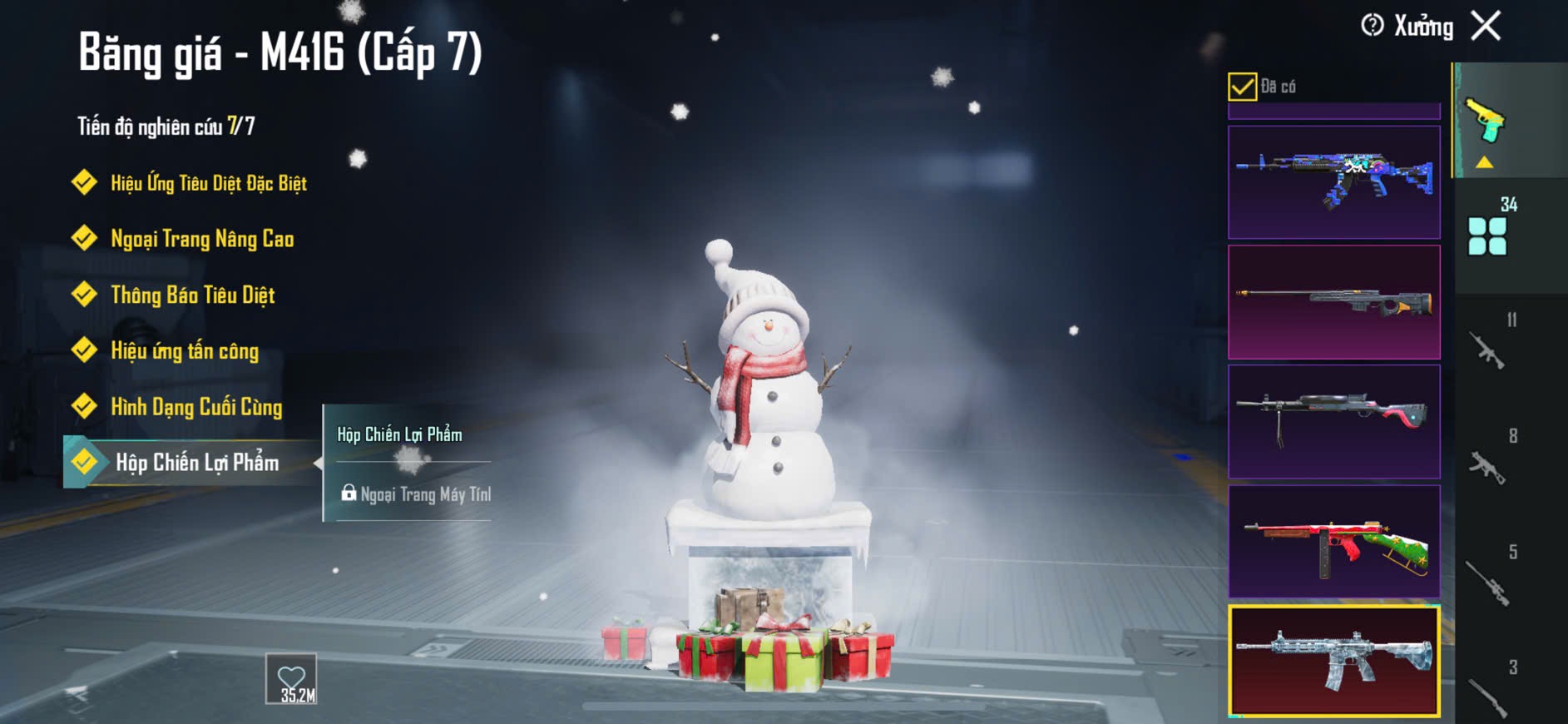Select the red Christmas Tommy gun skin
The height and width of the screenshot is (724, 1568).
(x=1333, y=542)
